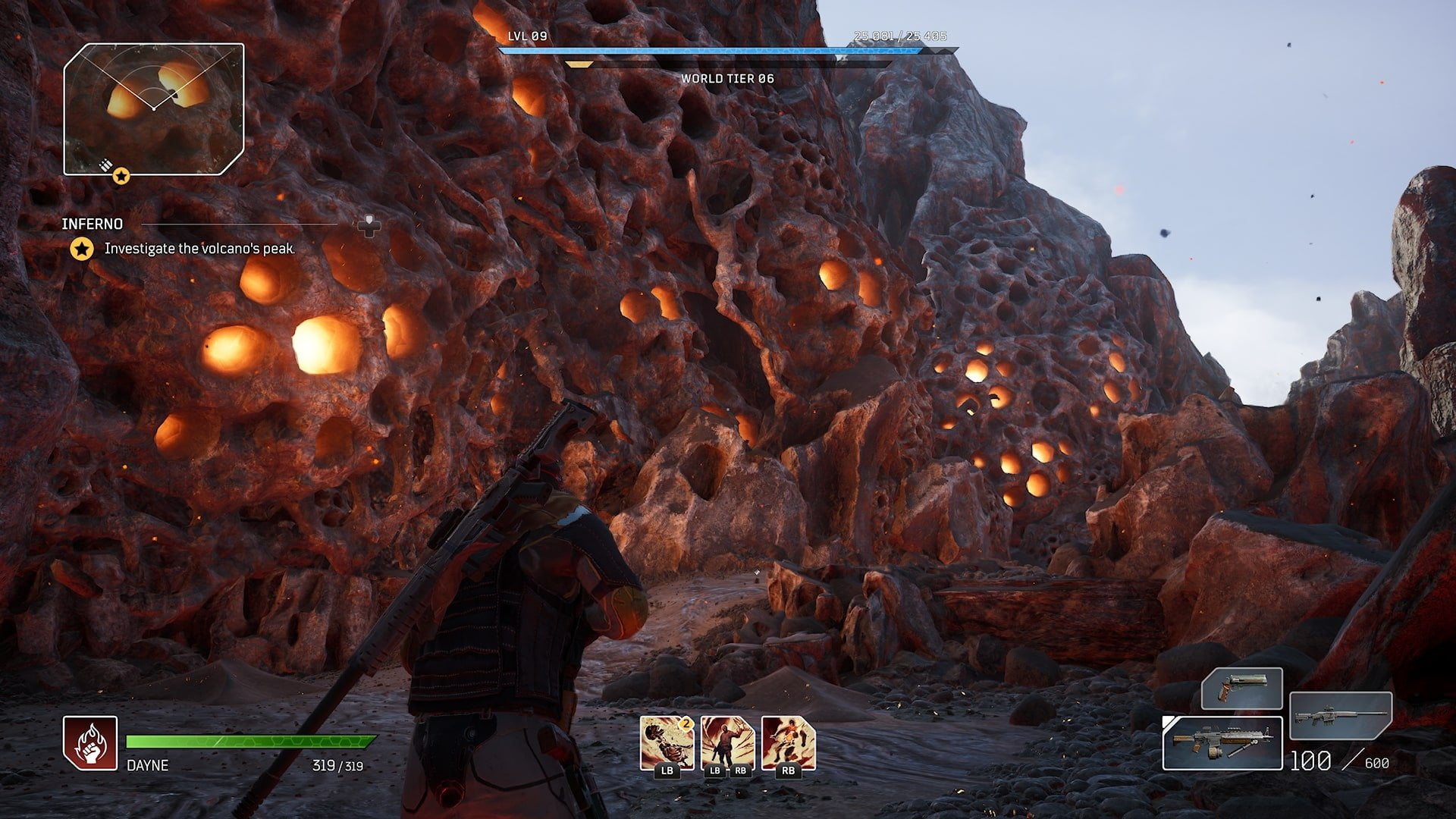Screen dimensions: 1456x819
Task: Activate the fiery leaping figure skill
Action: coord(789,742)
